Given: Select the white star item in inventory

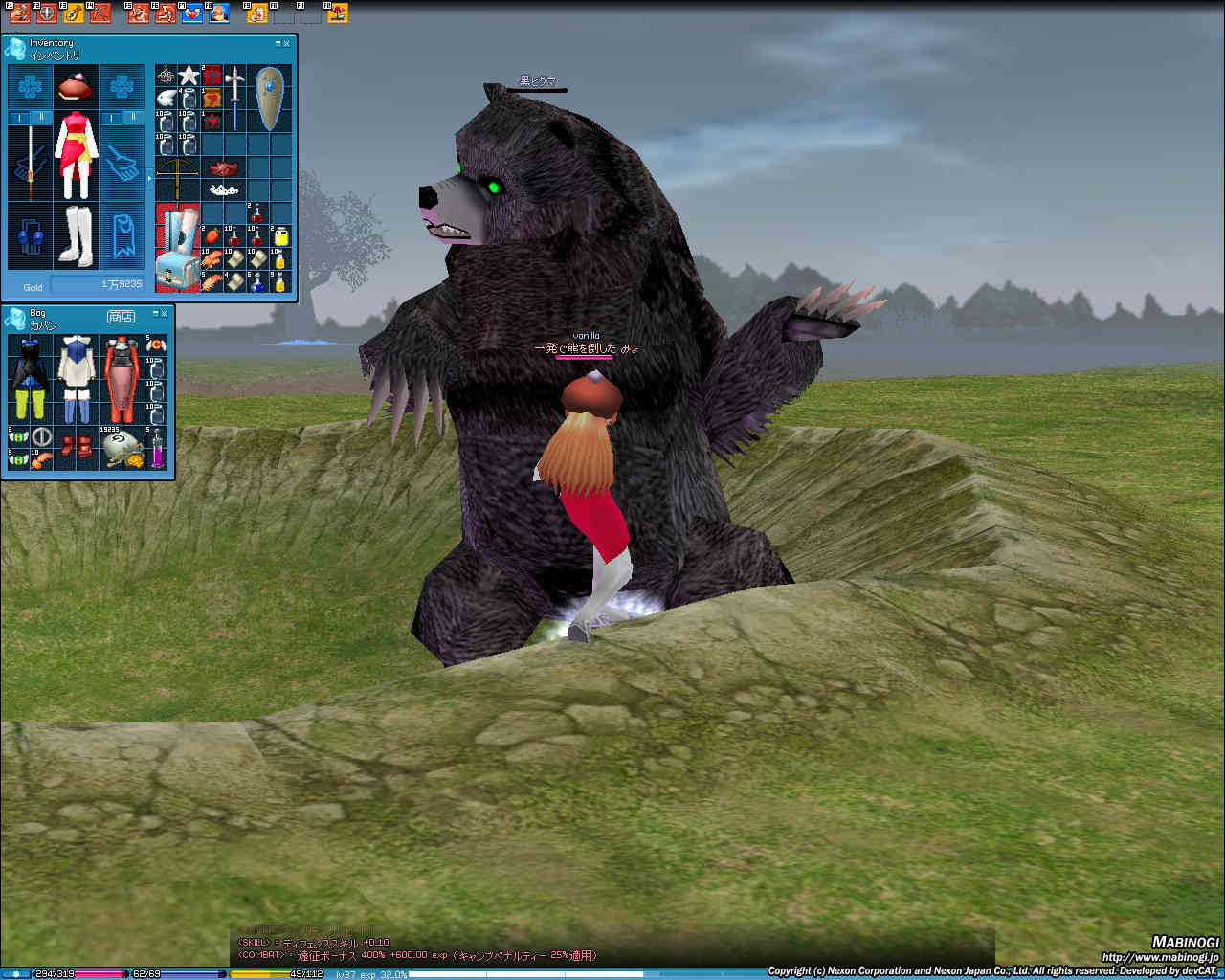Looking at the screenshot, I should (x=189, y=76).
